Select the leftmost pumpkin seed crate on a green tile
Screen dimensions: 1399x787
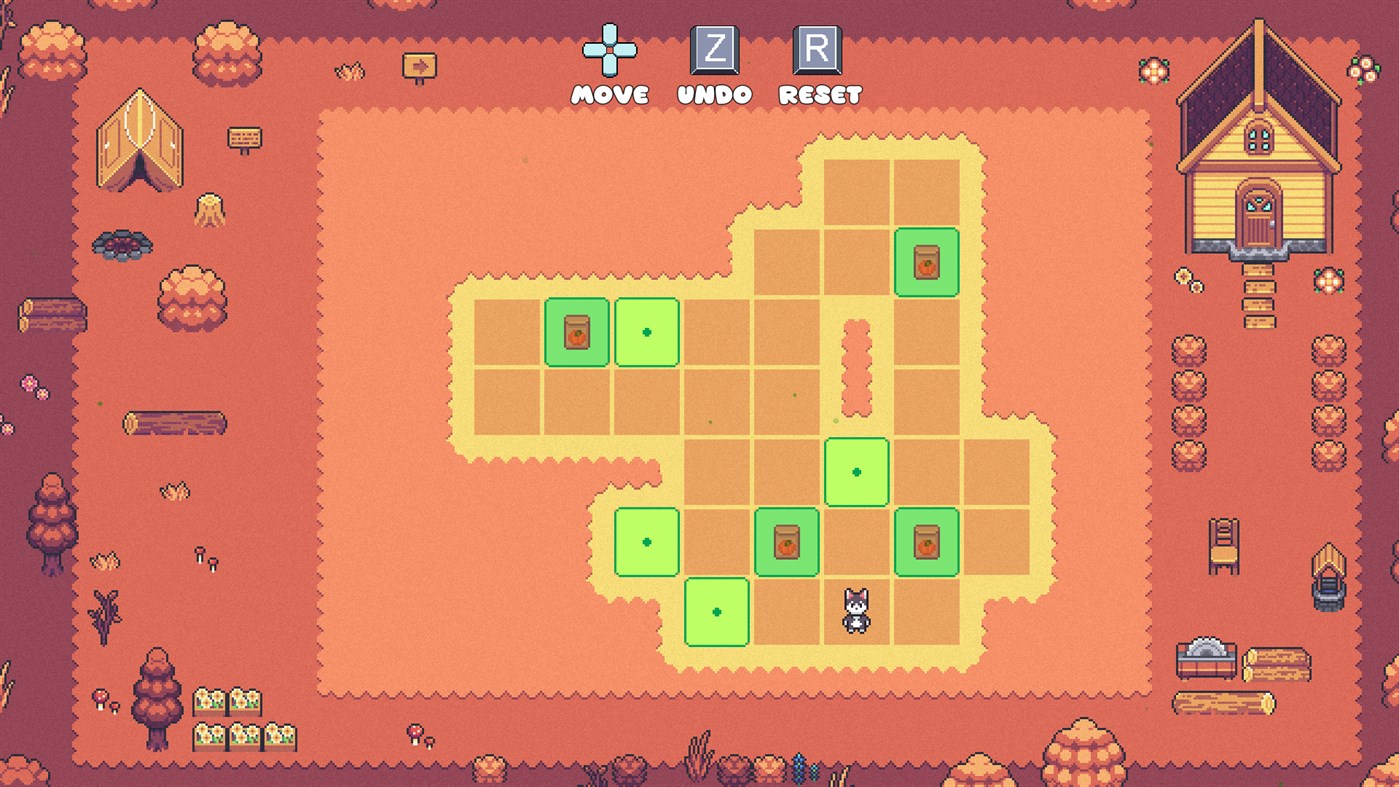(576, 334)
